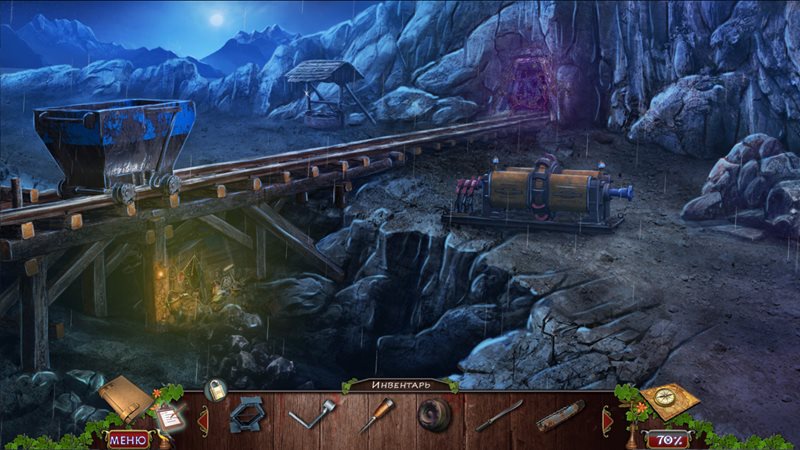Viewport: 800px width, 450px height.
Task: Select the metal car jack item
Action: pyautogui.click(x=245, y=414)
